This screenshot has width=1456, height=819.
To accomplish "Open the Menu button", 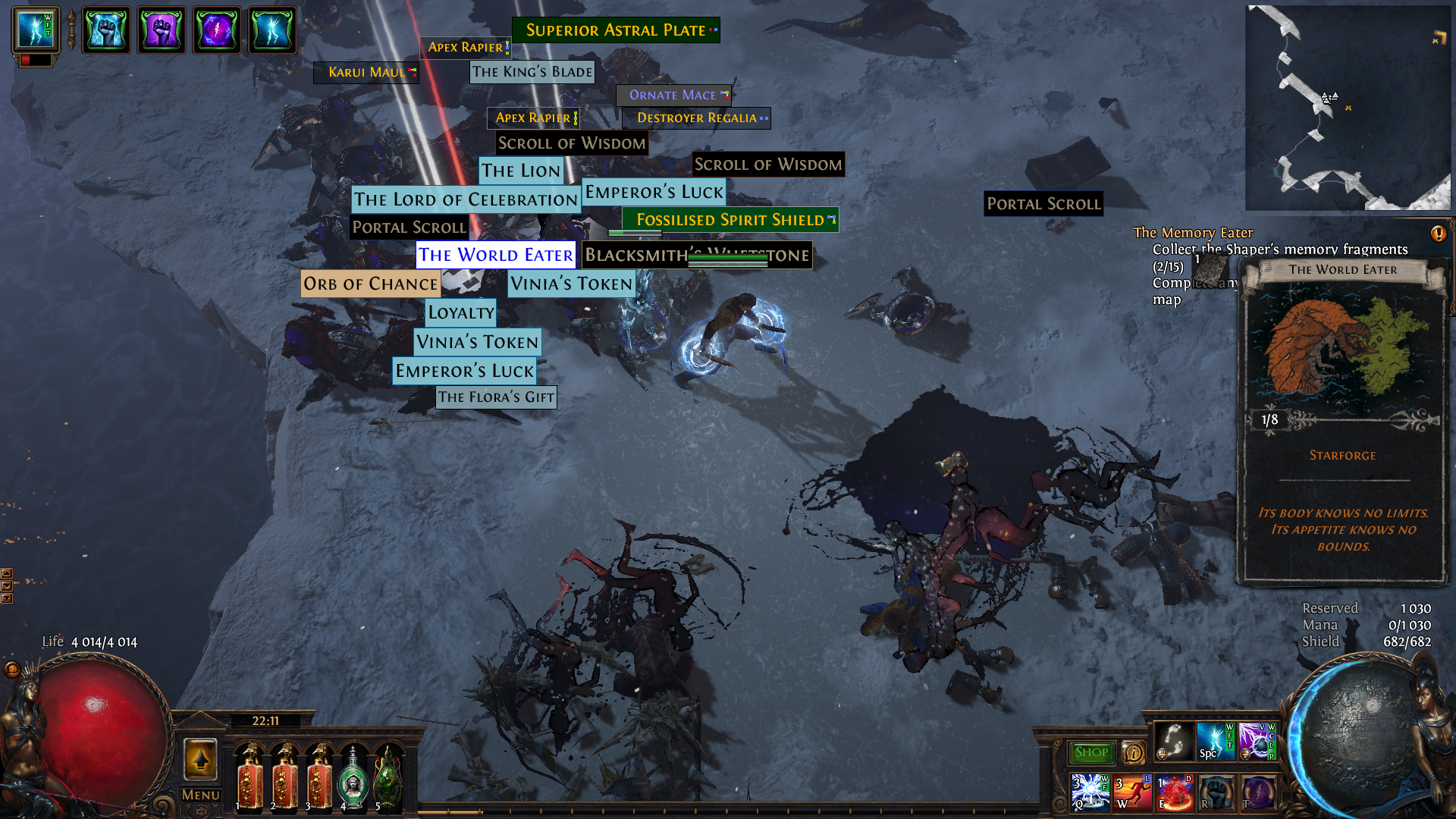I will [201, 795].
